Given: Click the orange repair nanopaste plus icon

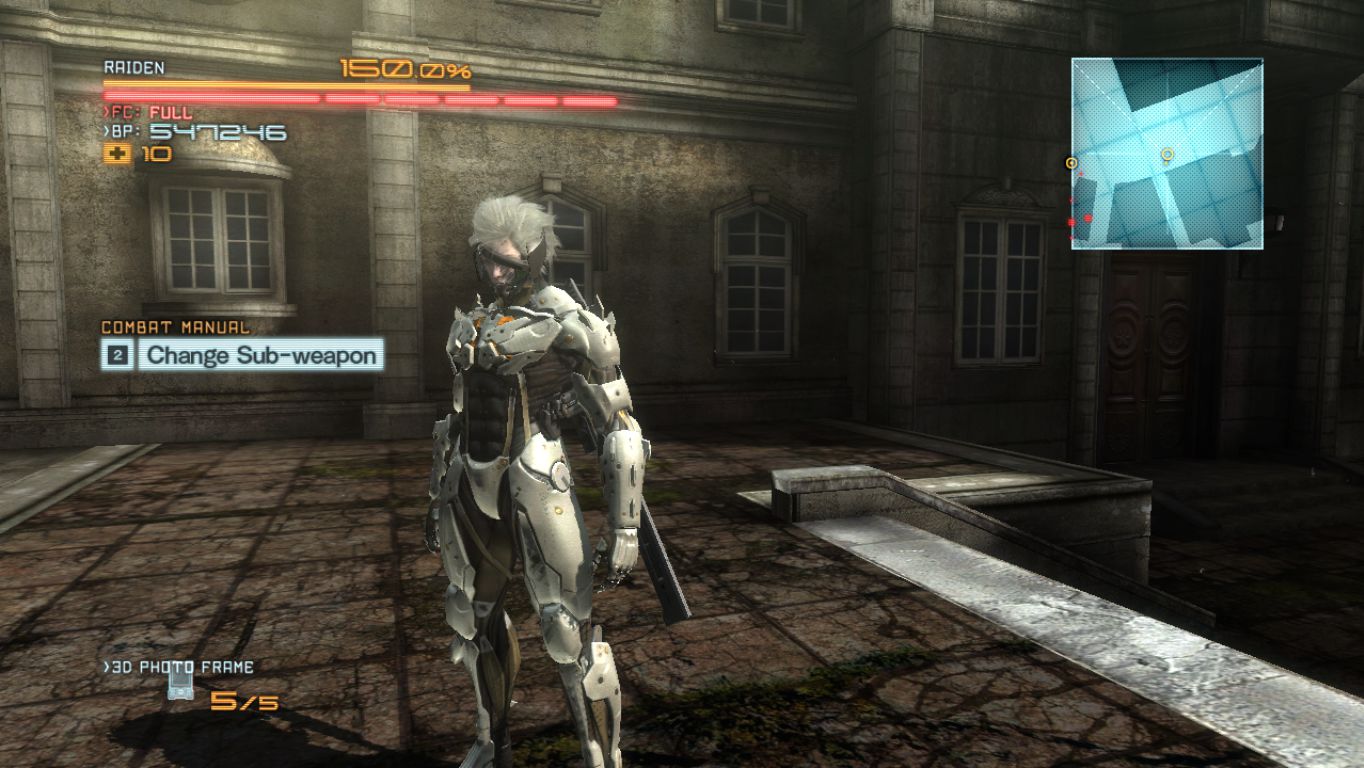Looking at the screenshot, I should [117, 154].
